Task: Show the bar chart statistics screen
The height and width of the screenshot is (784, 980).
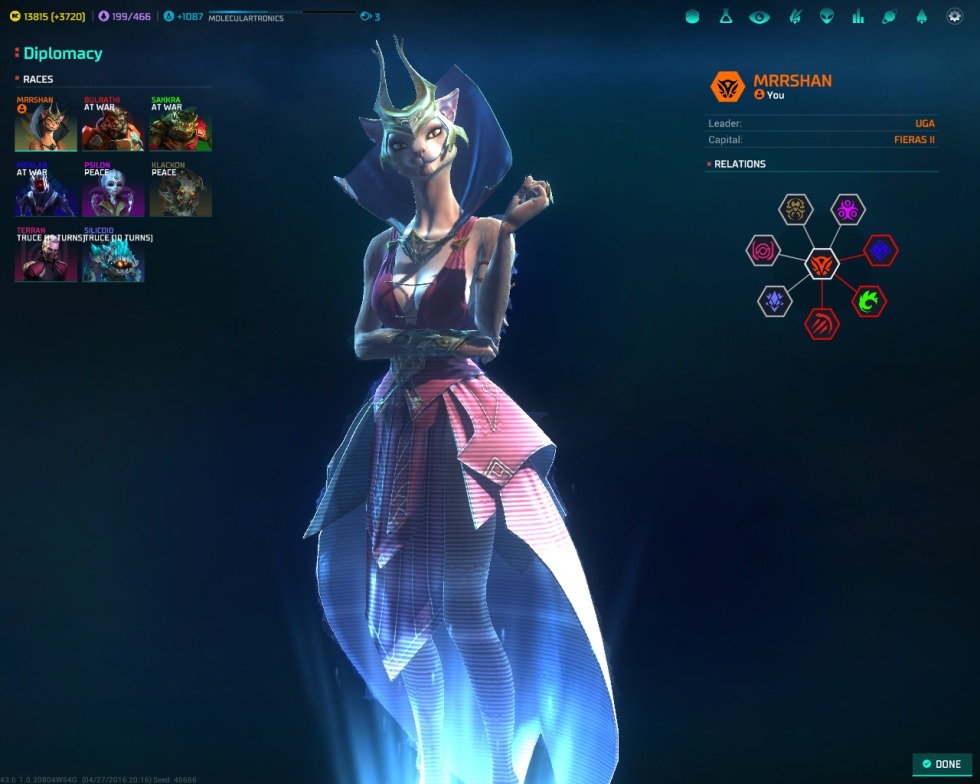Action: click(858, 17)
